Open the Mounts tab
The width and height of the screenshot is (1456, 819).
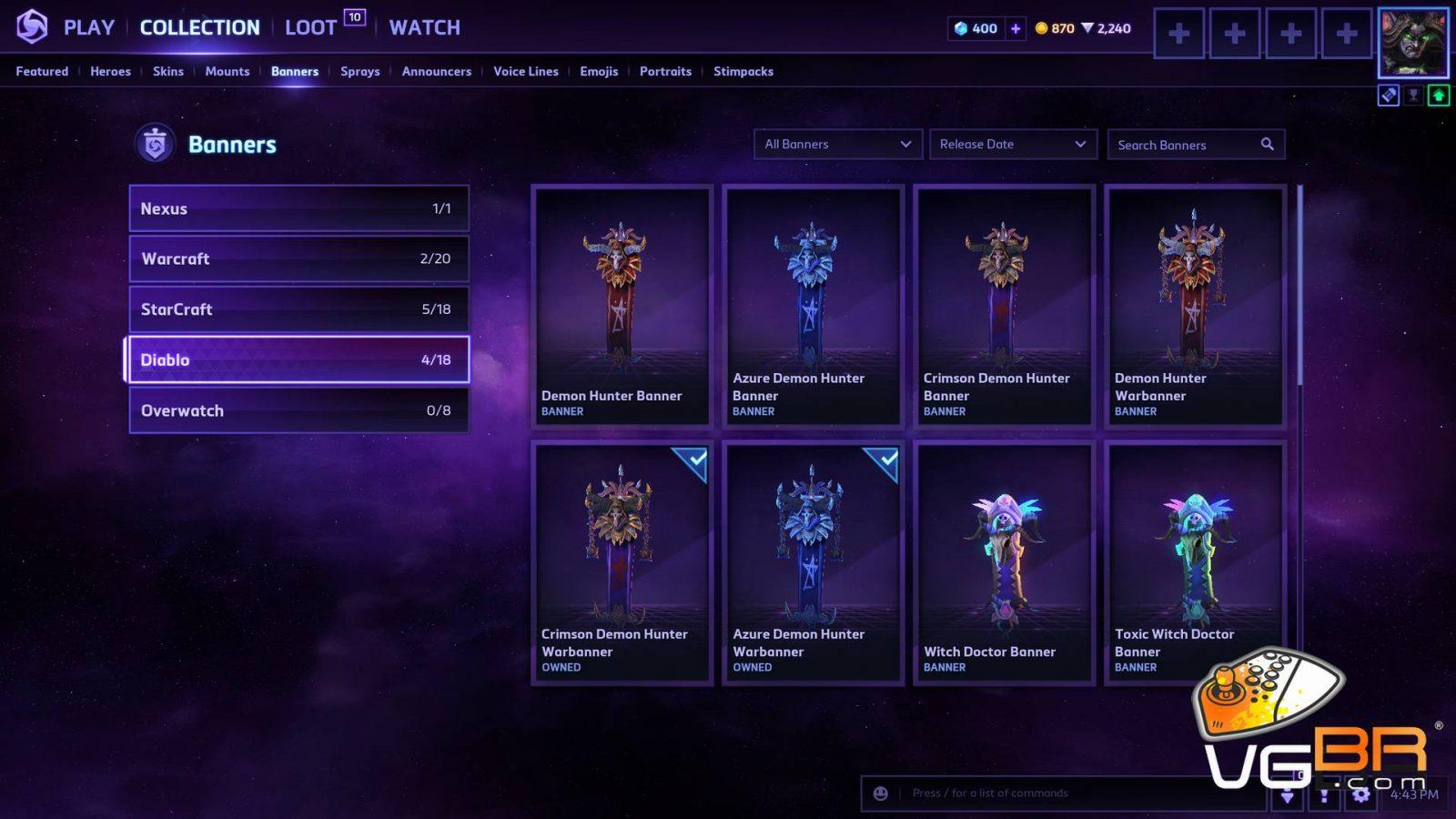(227, 71)
